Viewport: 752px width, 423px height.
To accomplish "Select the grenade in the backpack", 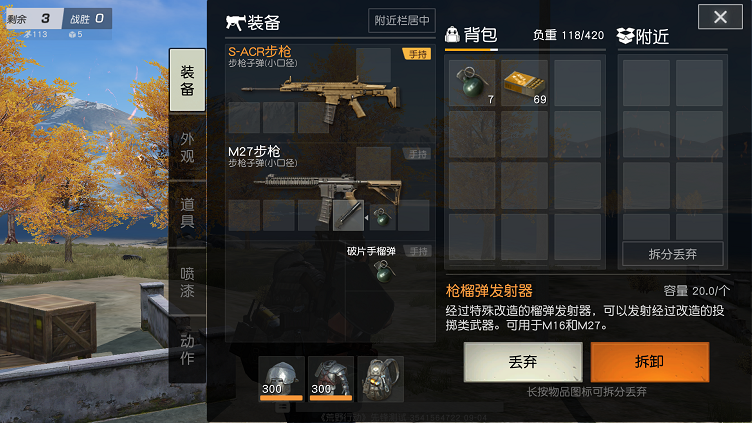I will 471,83.
